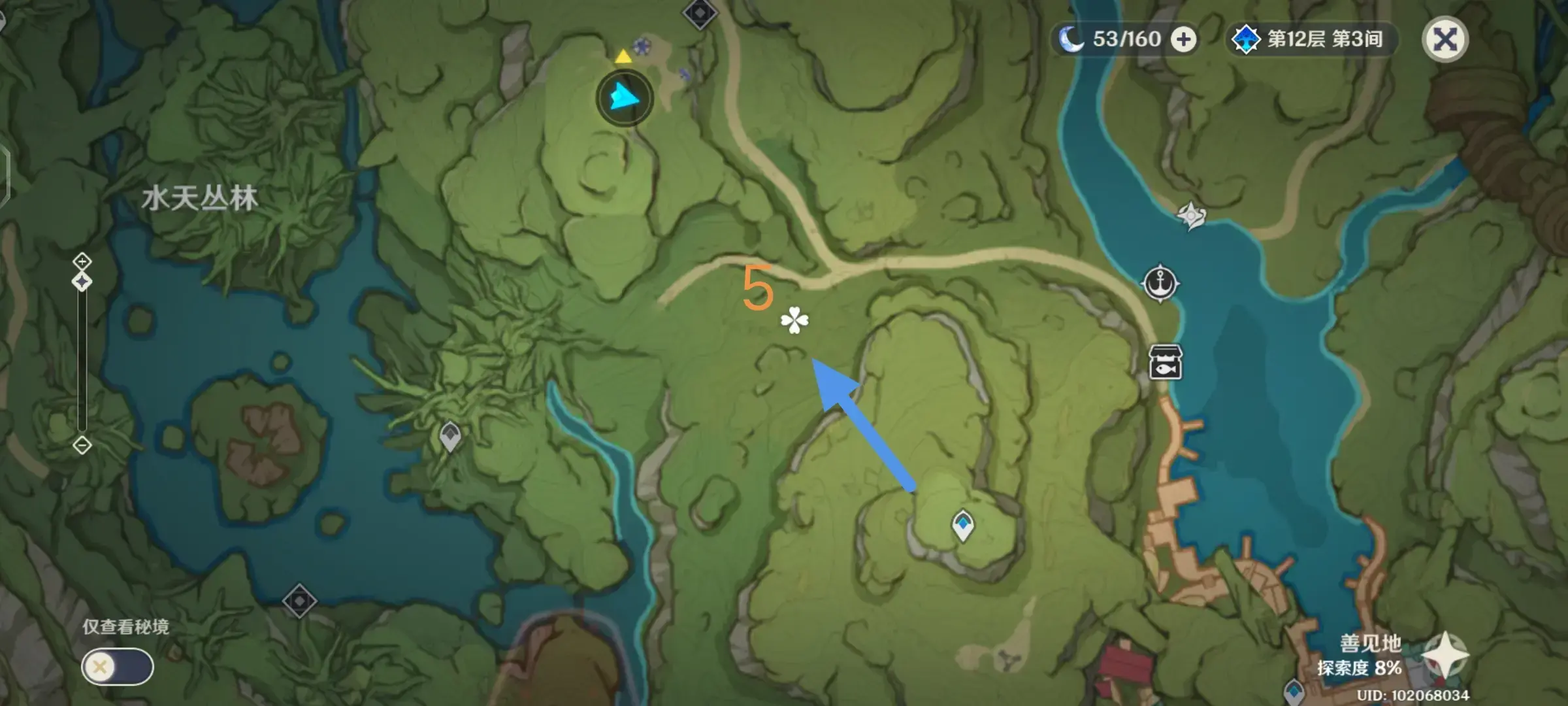Open the Spiral Abyss floor 12 indicator

coord(1310,39)
